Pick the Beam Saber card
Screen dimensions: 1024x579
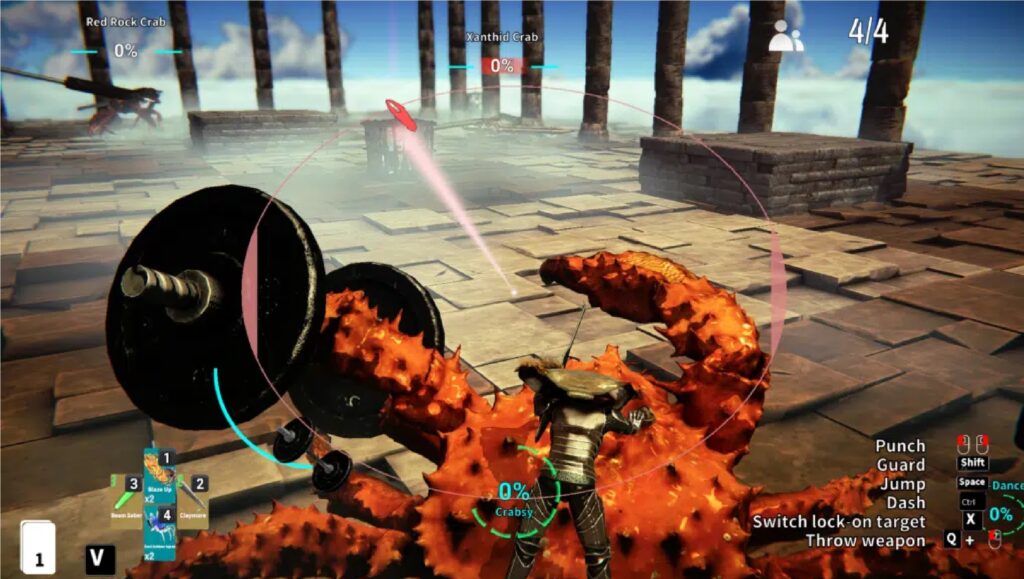[x=126, y=503]
